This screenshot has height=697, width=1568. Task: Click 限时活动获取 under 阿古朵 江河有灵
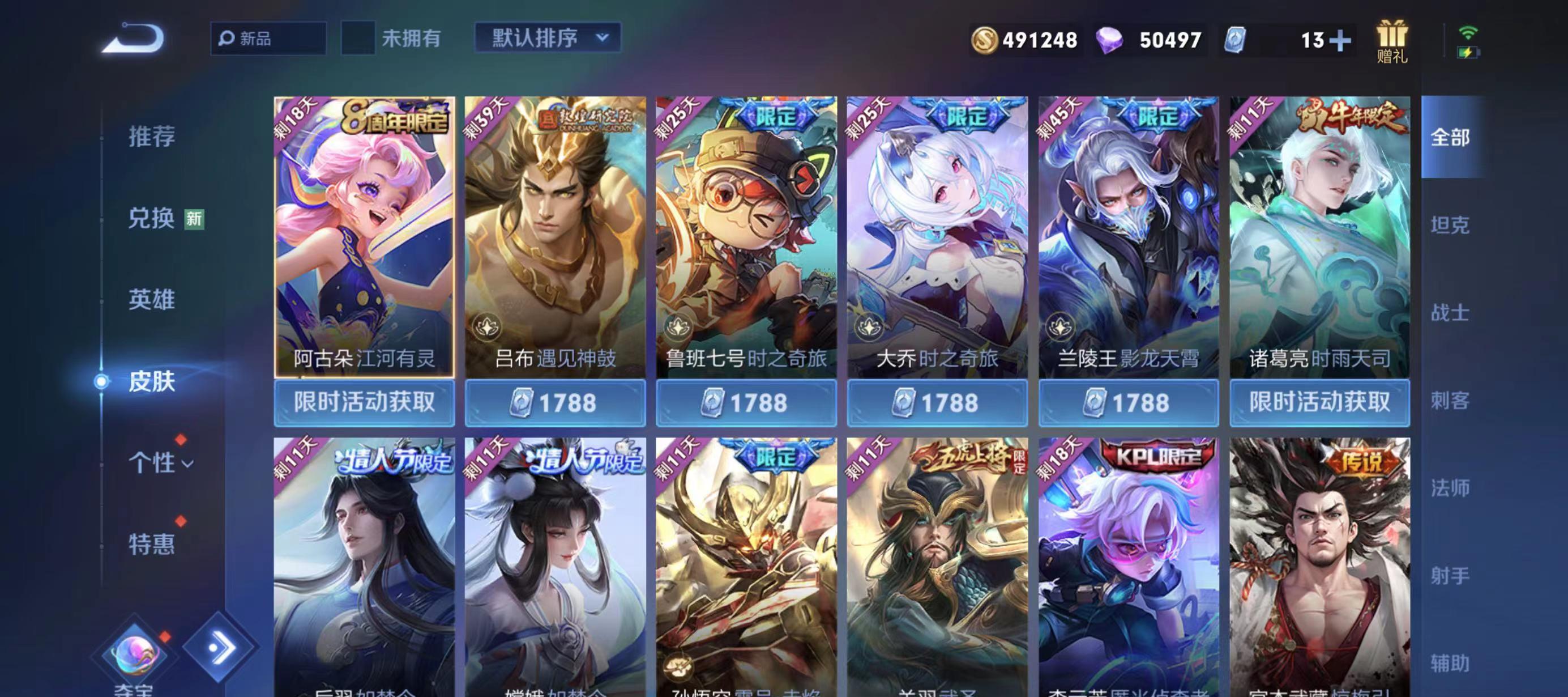pyautogui.click(x=365, y=402)
